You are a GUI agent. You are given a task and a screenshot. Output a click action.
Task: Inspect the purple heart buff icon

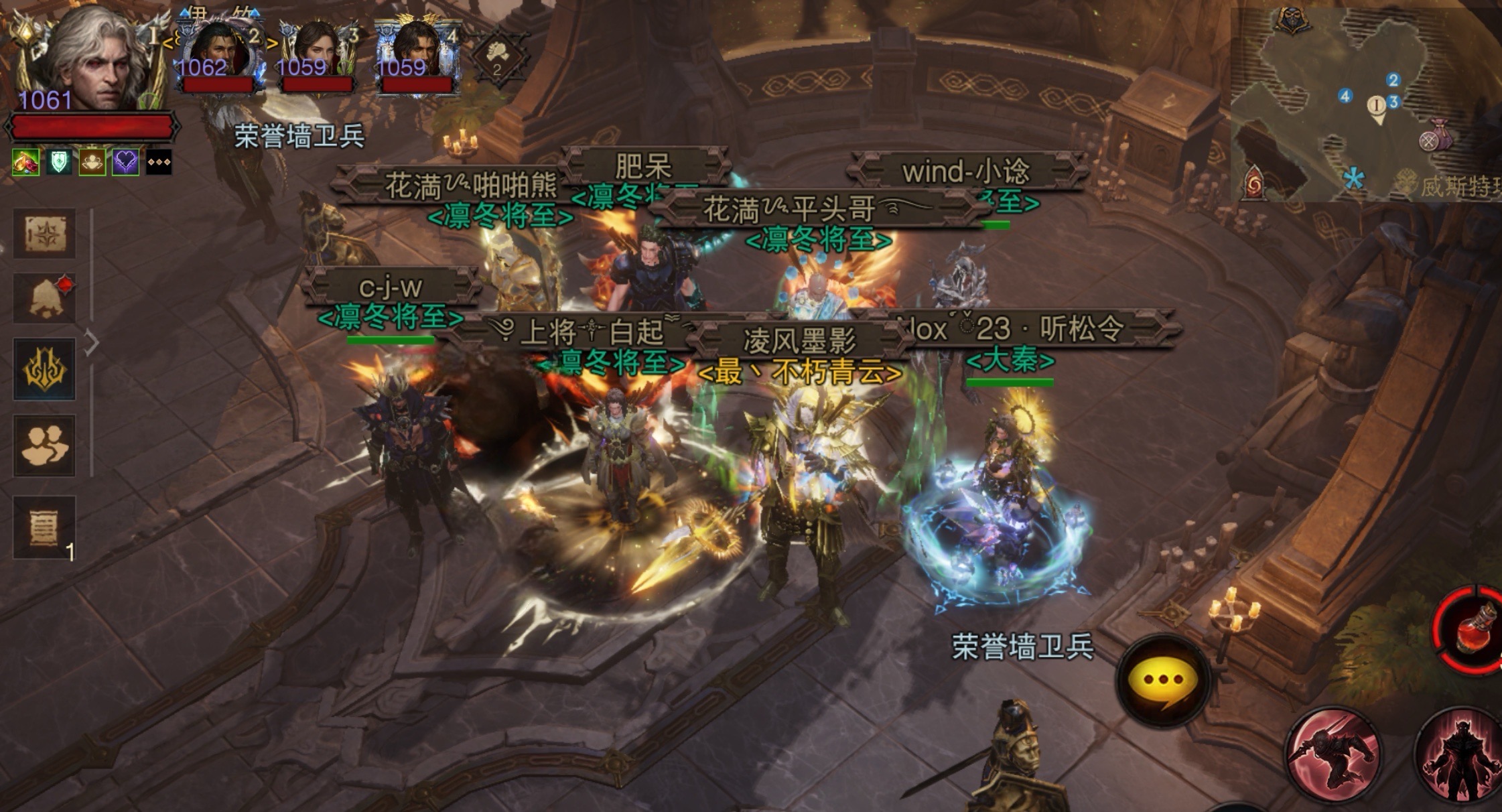pos(125,163)
